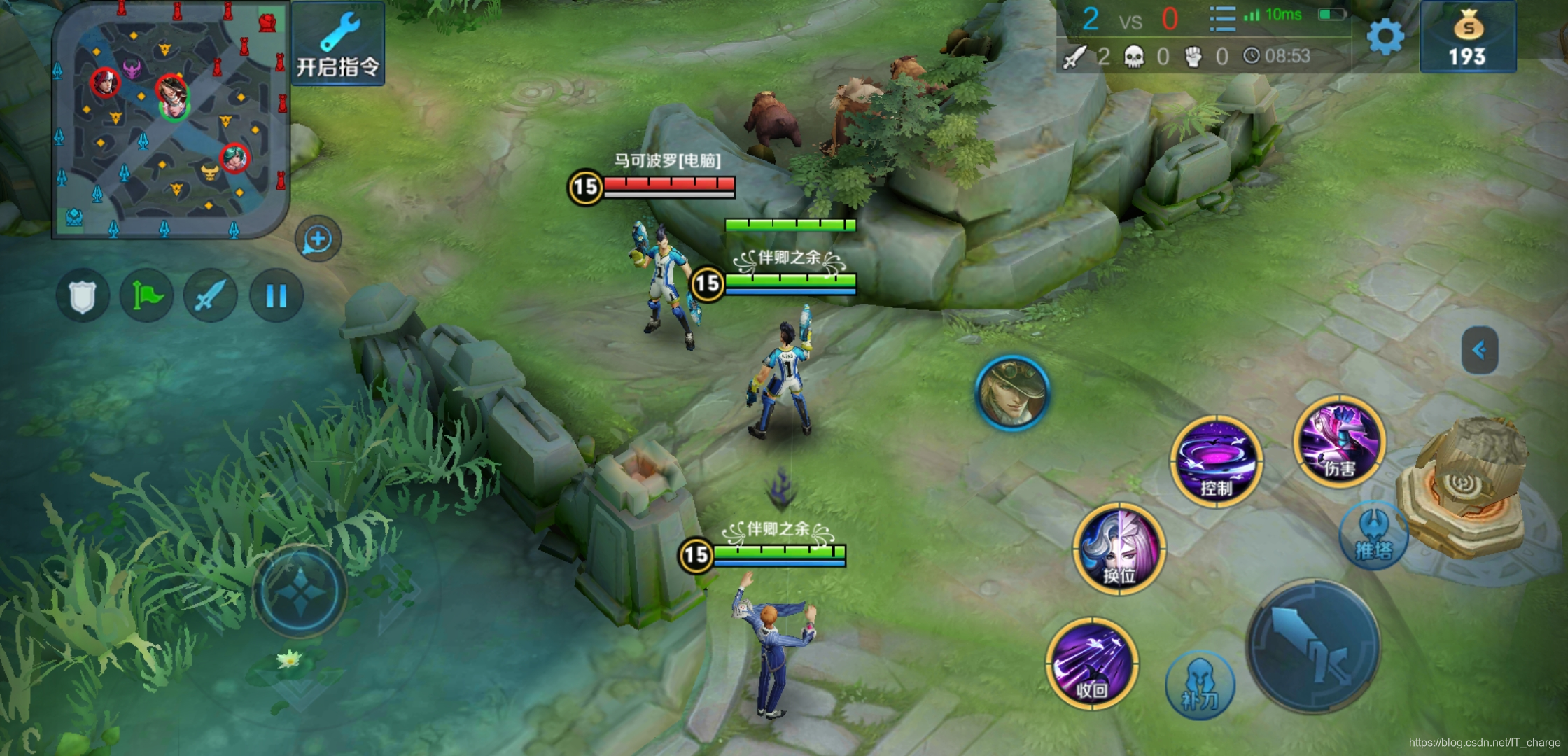Hit the main basic attack button
The image size is (1568, 756).
[x=1314, y=647]
